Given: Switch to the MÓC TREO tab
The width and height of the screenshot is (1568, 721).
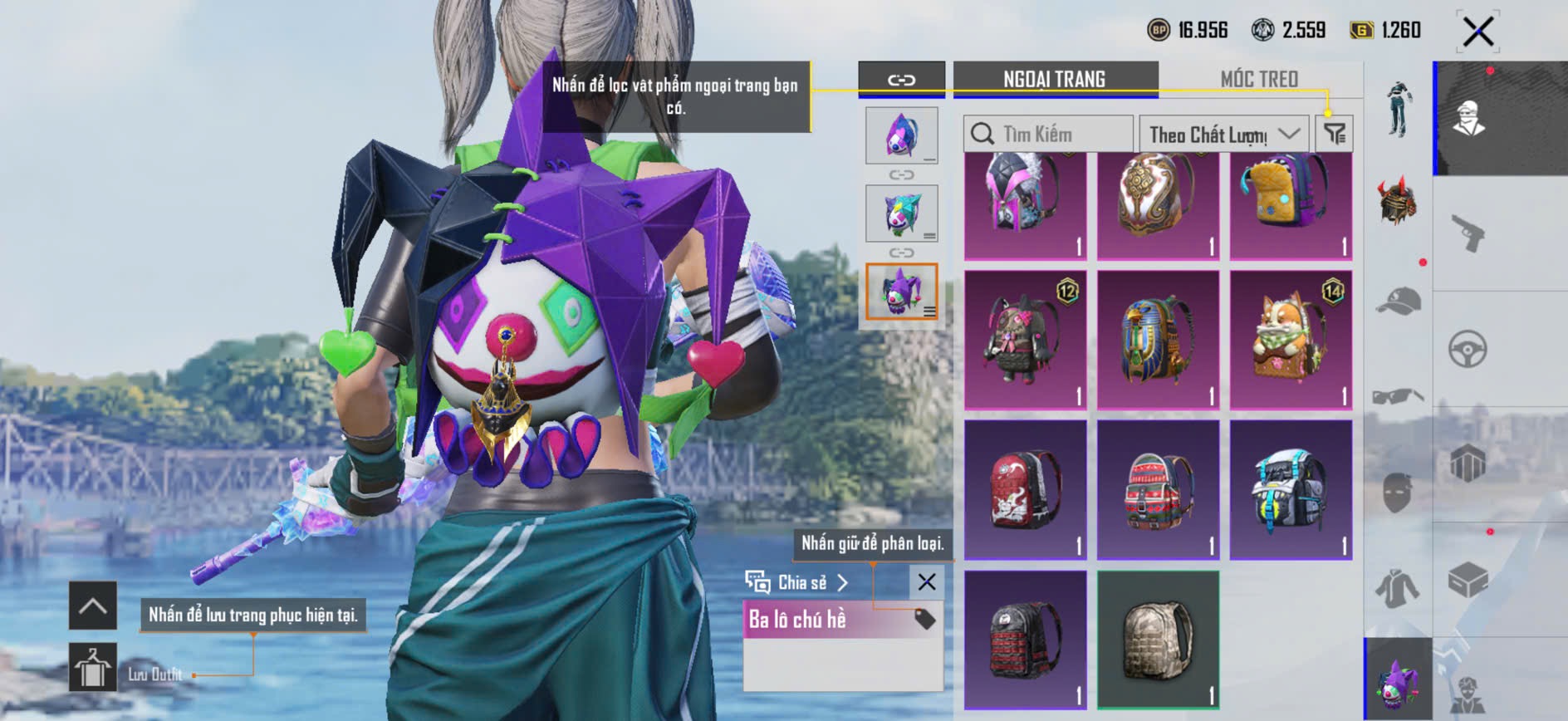Looking at the screenshot, I should (x=1258, y=79).
